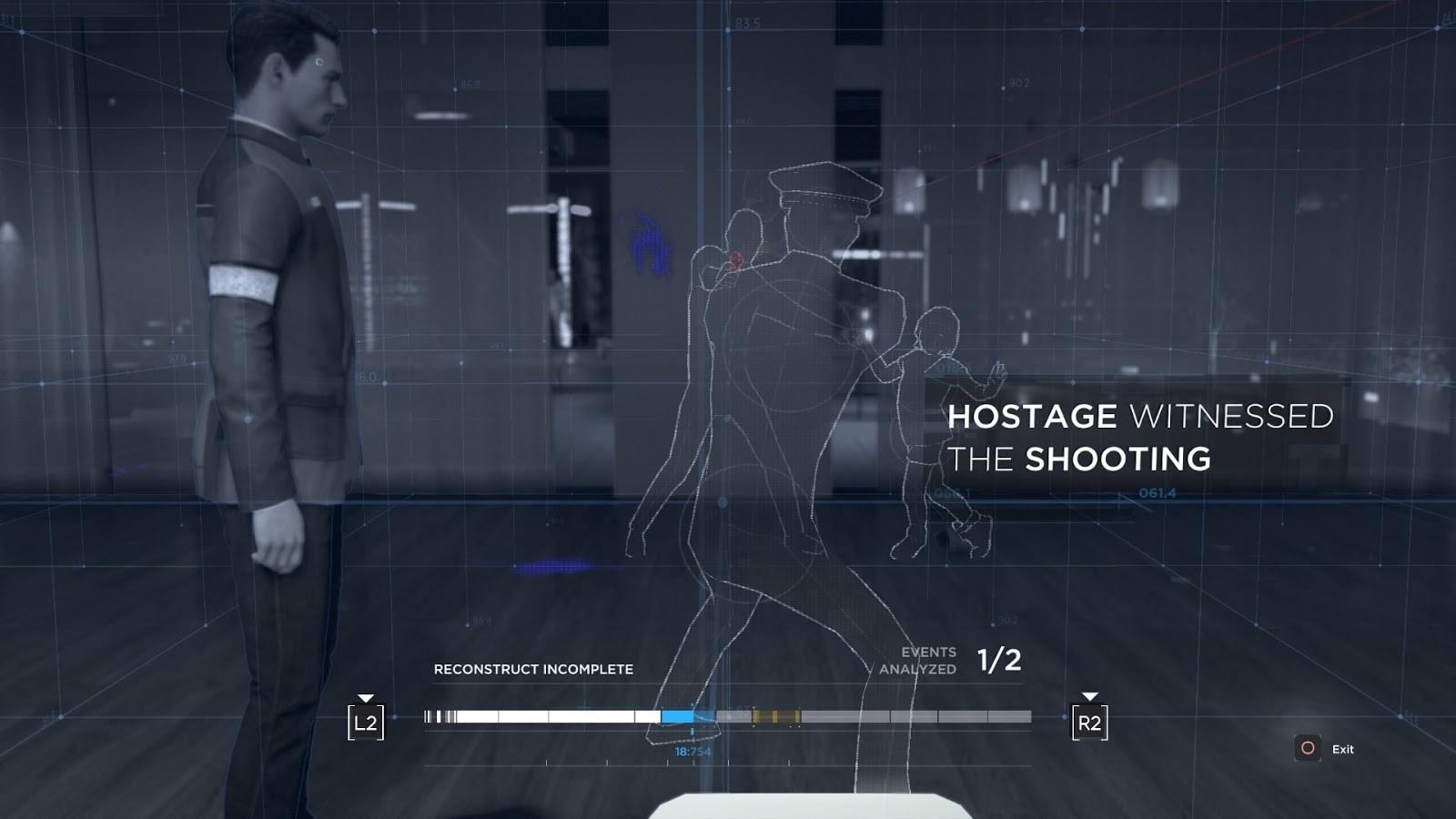Select the circle-button Exit icon
Screen dimensions: 1456x819
[x=1308, y=749]
